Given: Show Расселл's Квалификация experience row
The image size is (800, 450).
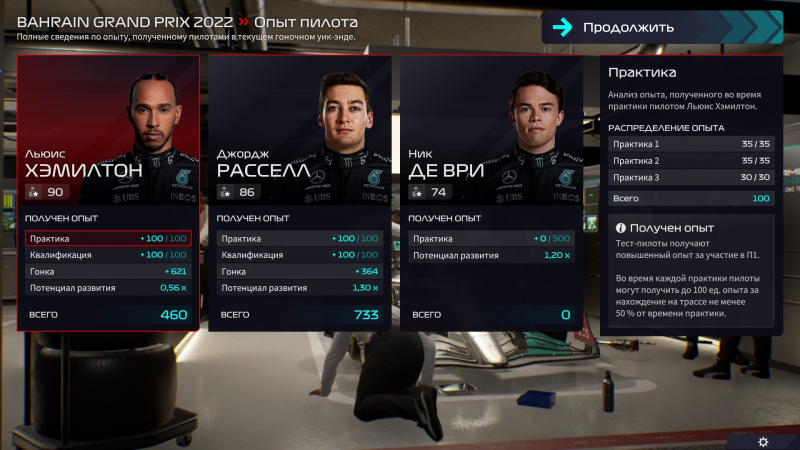Looking at the screenshot, I should click(299, 255).
